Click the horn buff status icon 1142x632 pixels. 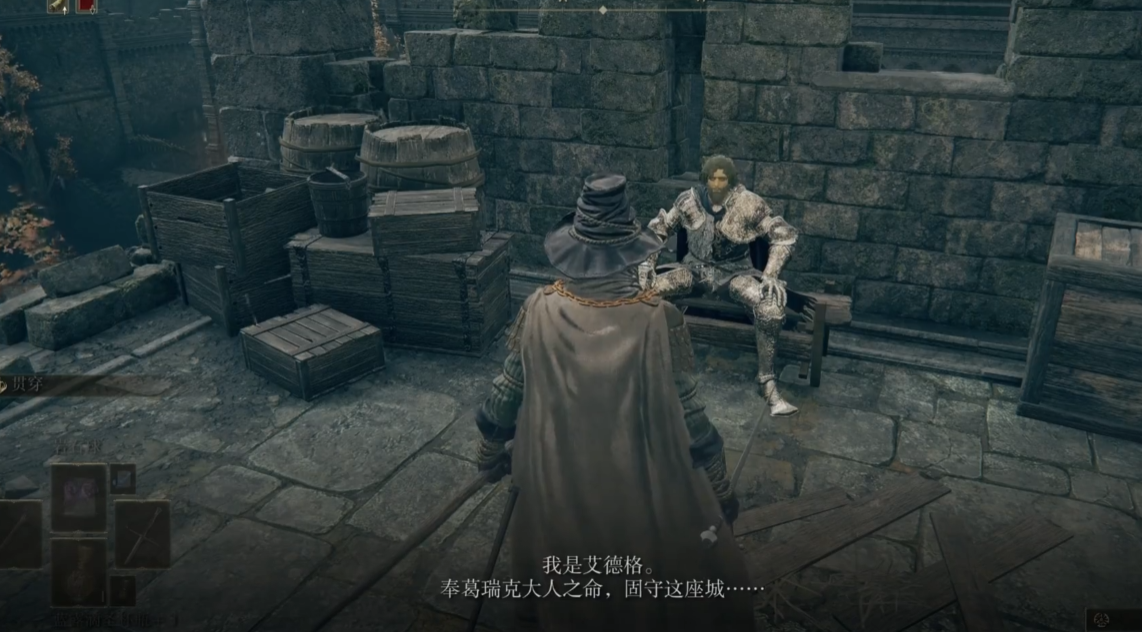(58, 5)
